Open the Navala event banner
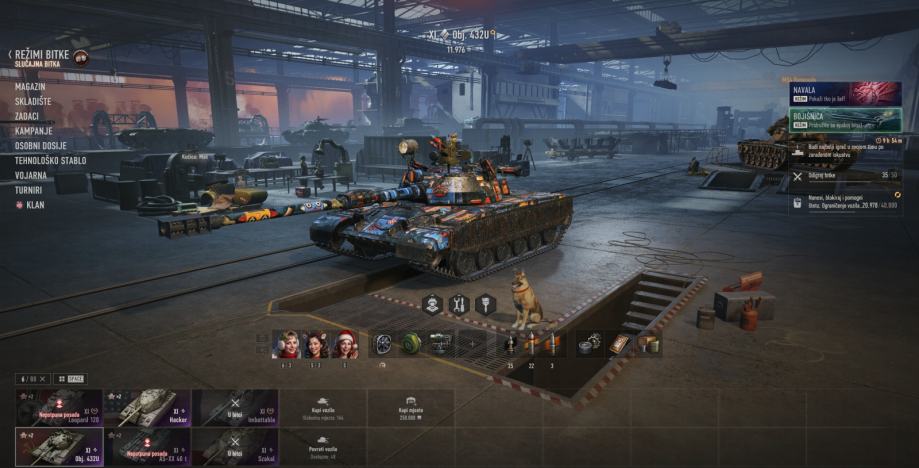The image size is (919, 468). point(846,93)
